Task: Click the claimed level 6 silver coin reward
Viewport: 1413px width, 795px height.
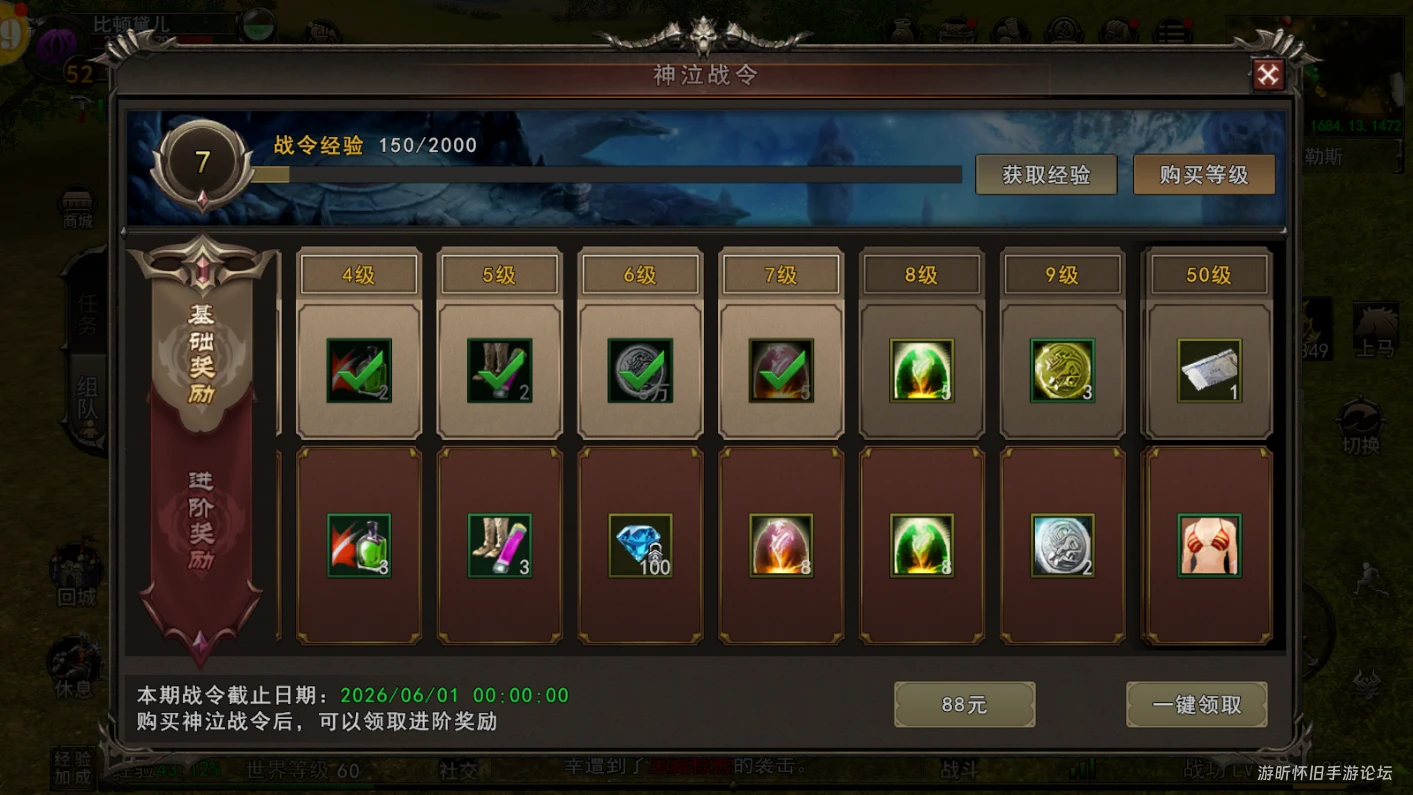Action: [641, 371]
